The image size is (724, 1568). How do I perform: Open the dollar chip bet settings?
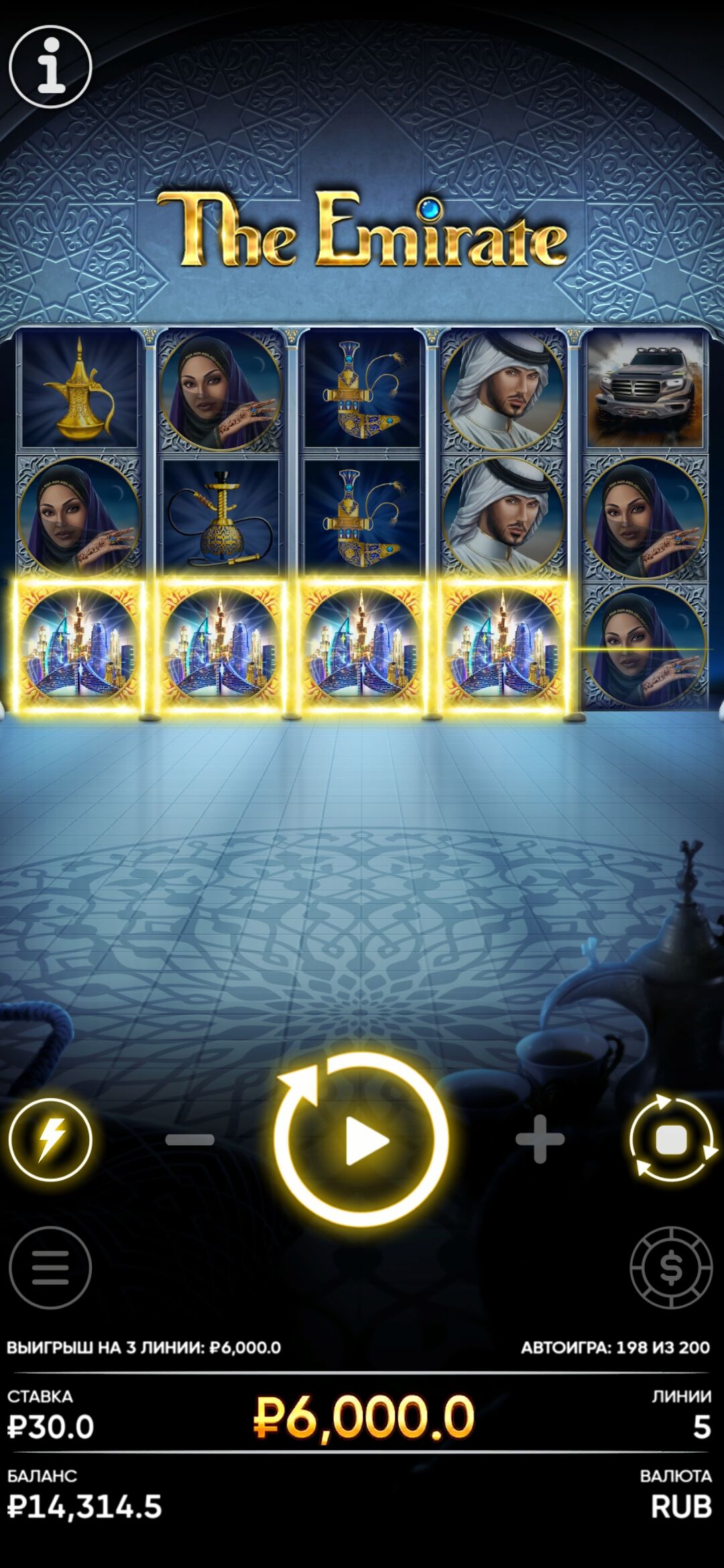671,1268
